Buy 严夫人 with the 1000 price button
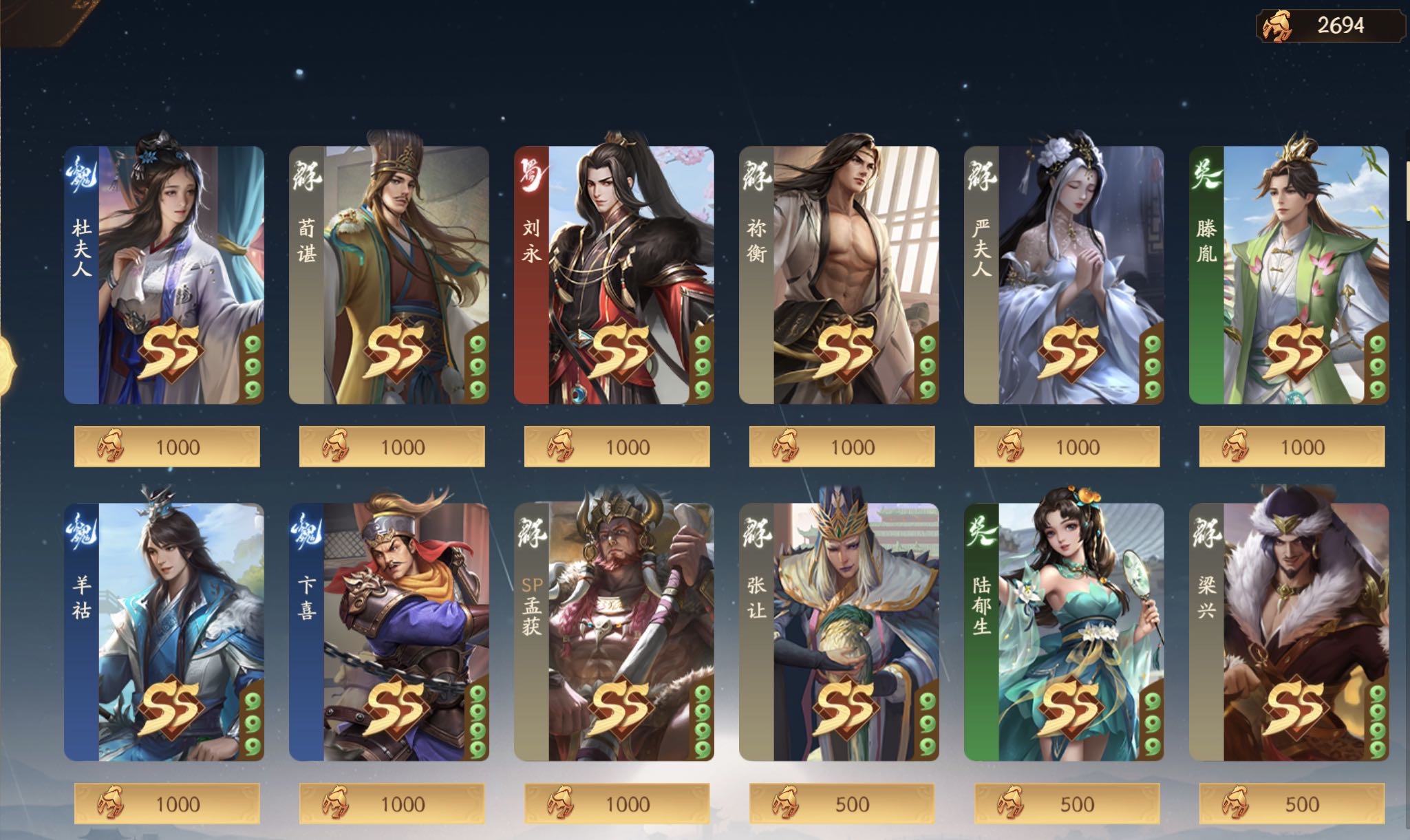The width and height of the screenshot is (1410, 840). click(1067, 446)
